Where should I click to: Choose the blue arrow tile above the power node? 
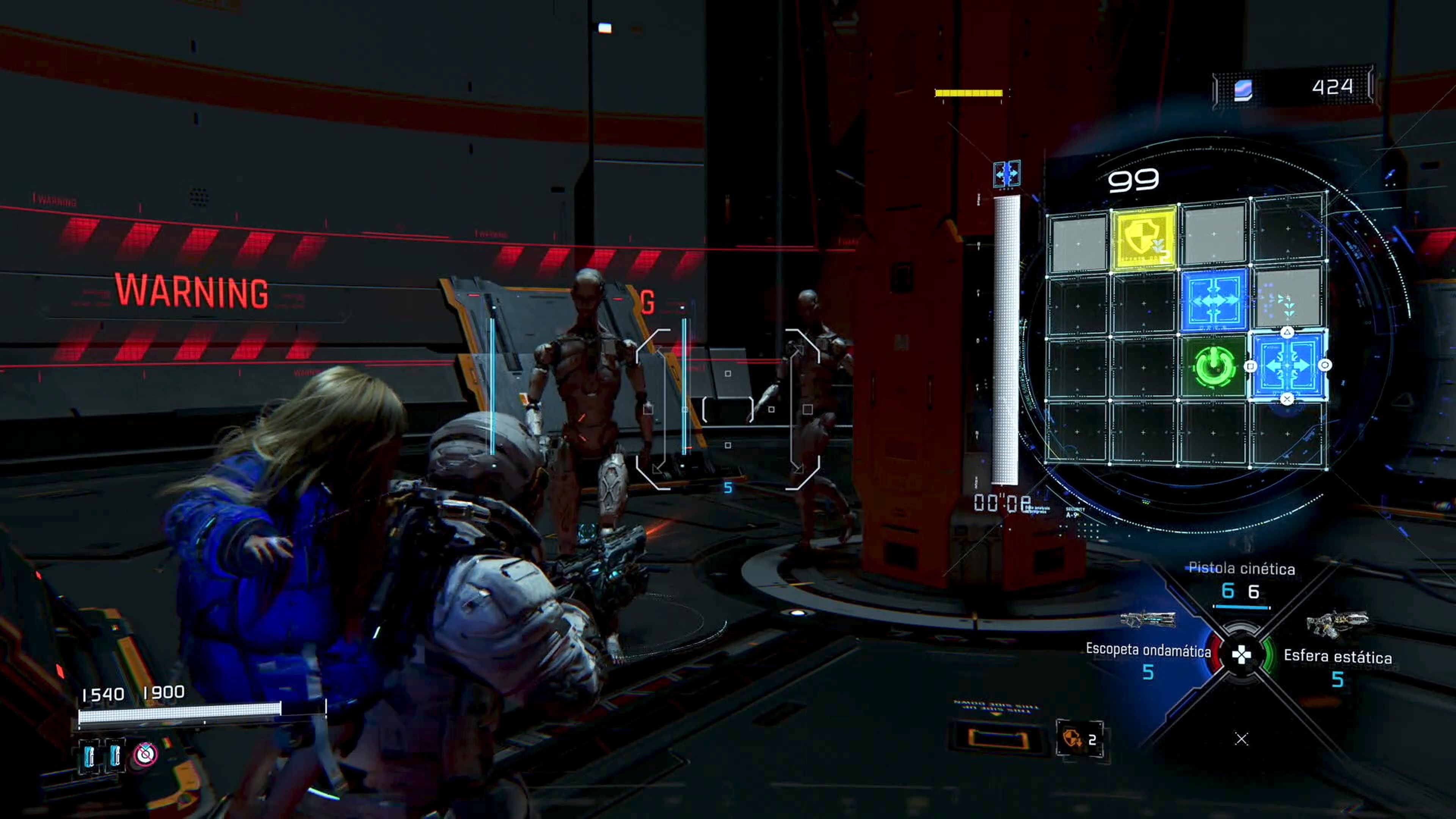(x=1213, y=300)
